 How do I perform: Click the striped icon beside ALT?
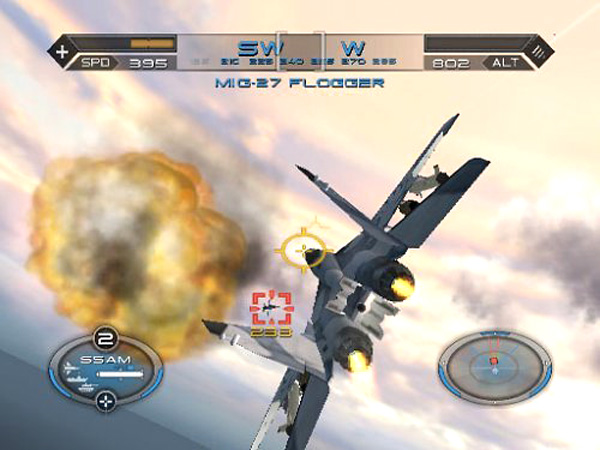click(539, 49)
